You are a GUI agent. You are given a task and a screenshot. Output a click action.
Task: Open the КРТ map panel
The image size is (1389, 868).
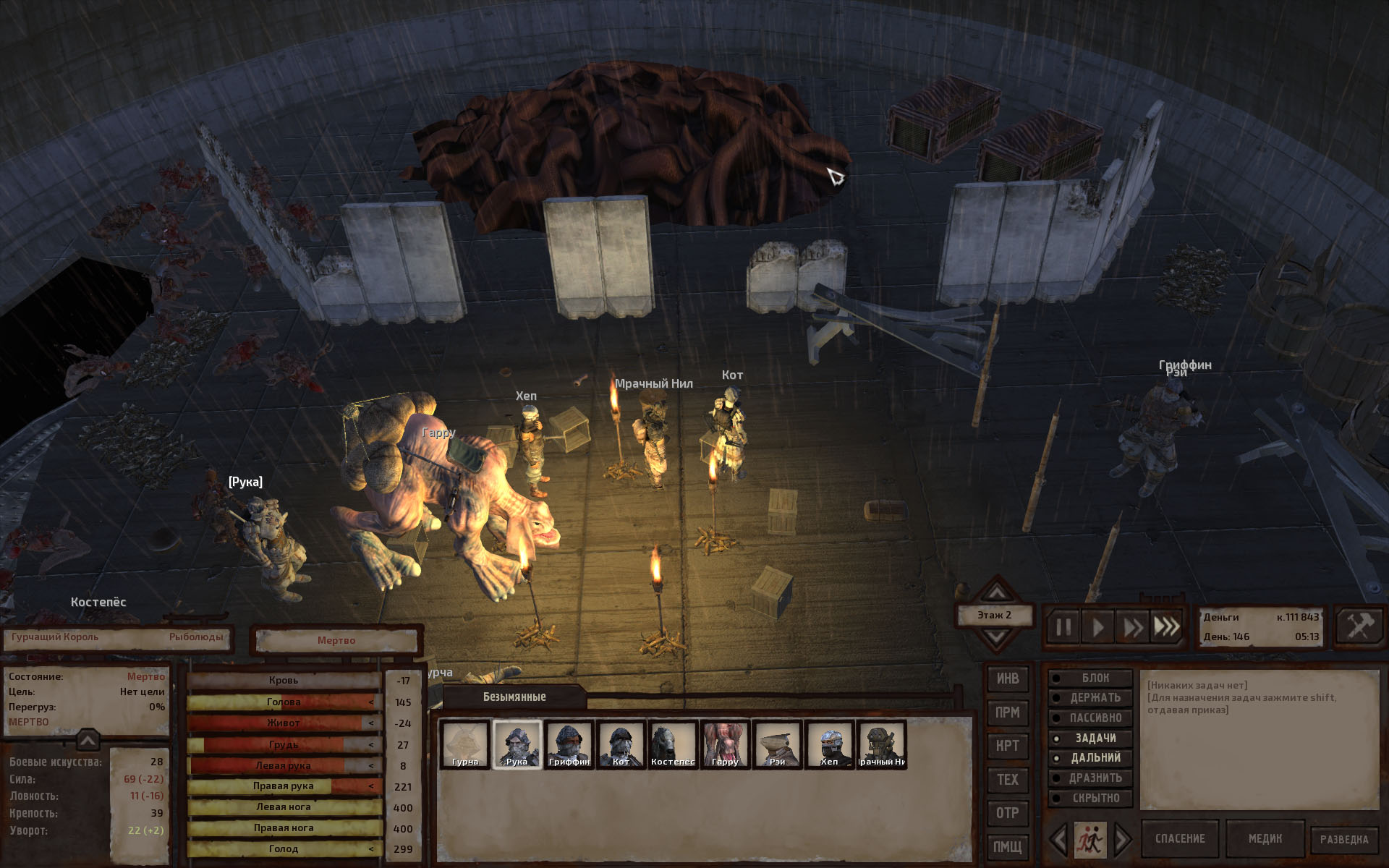tap(1007, 746)
